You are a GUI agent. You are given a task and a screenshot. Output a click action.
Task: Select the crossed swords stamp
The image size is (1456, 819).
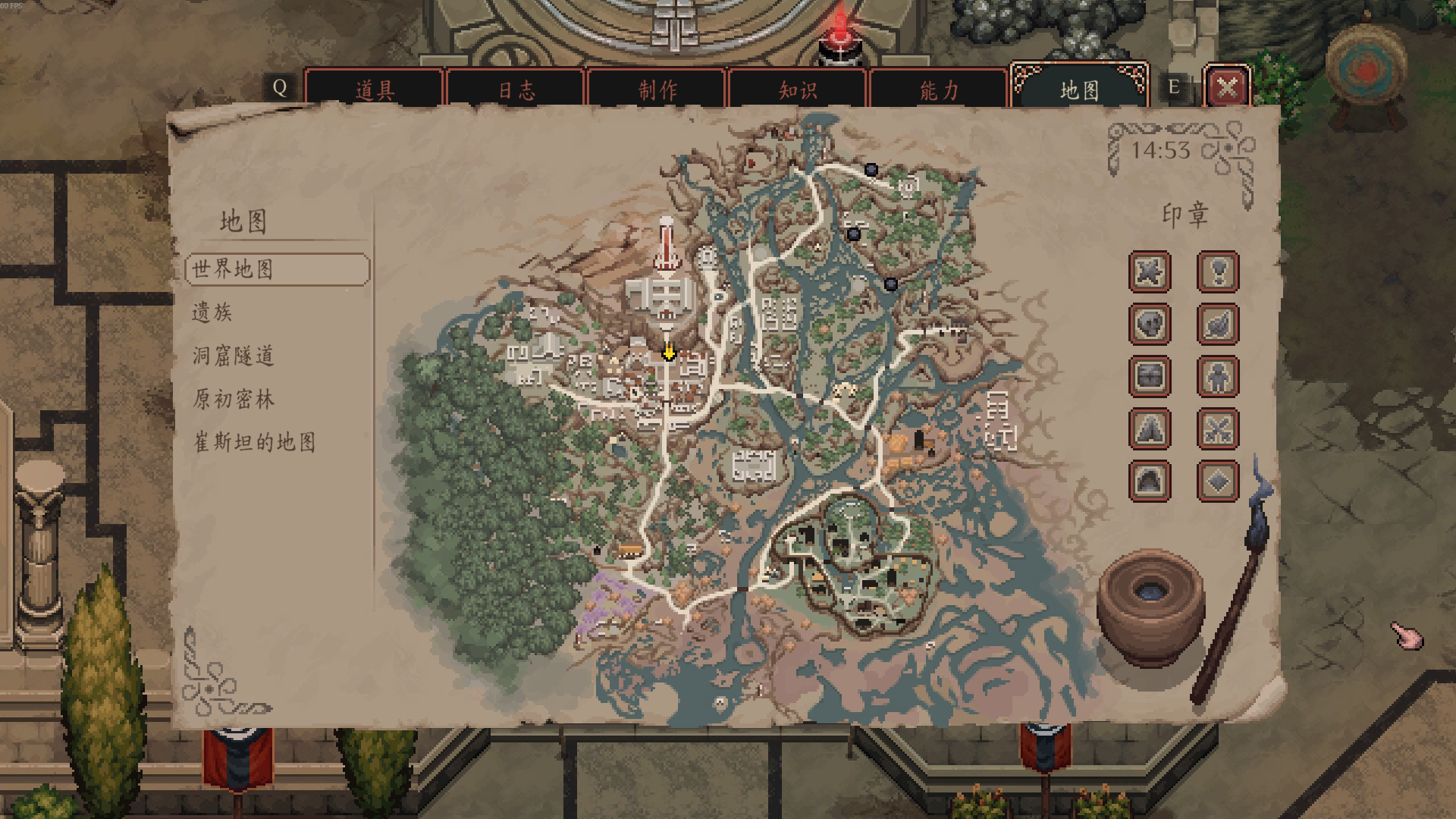[1218, 428]
